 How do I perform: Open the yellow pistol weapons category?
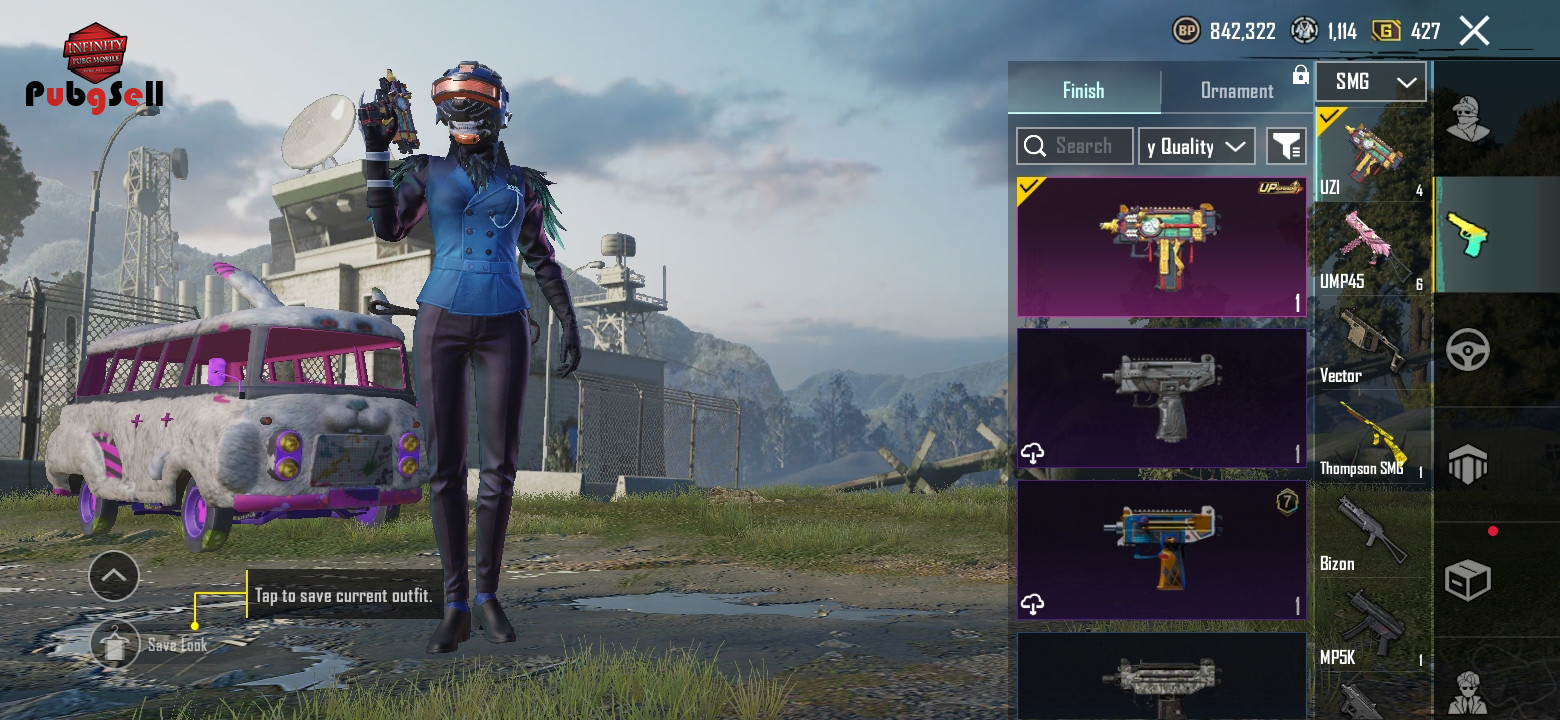coord(1467,234)
